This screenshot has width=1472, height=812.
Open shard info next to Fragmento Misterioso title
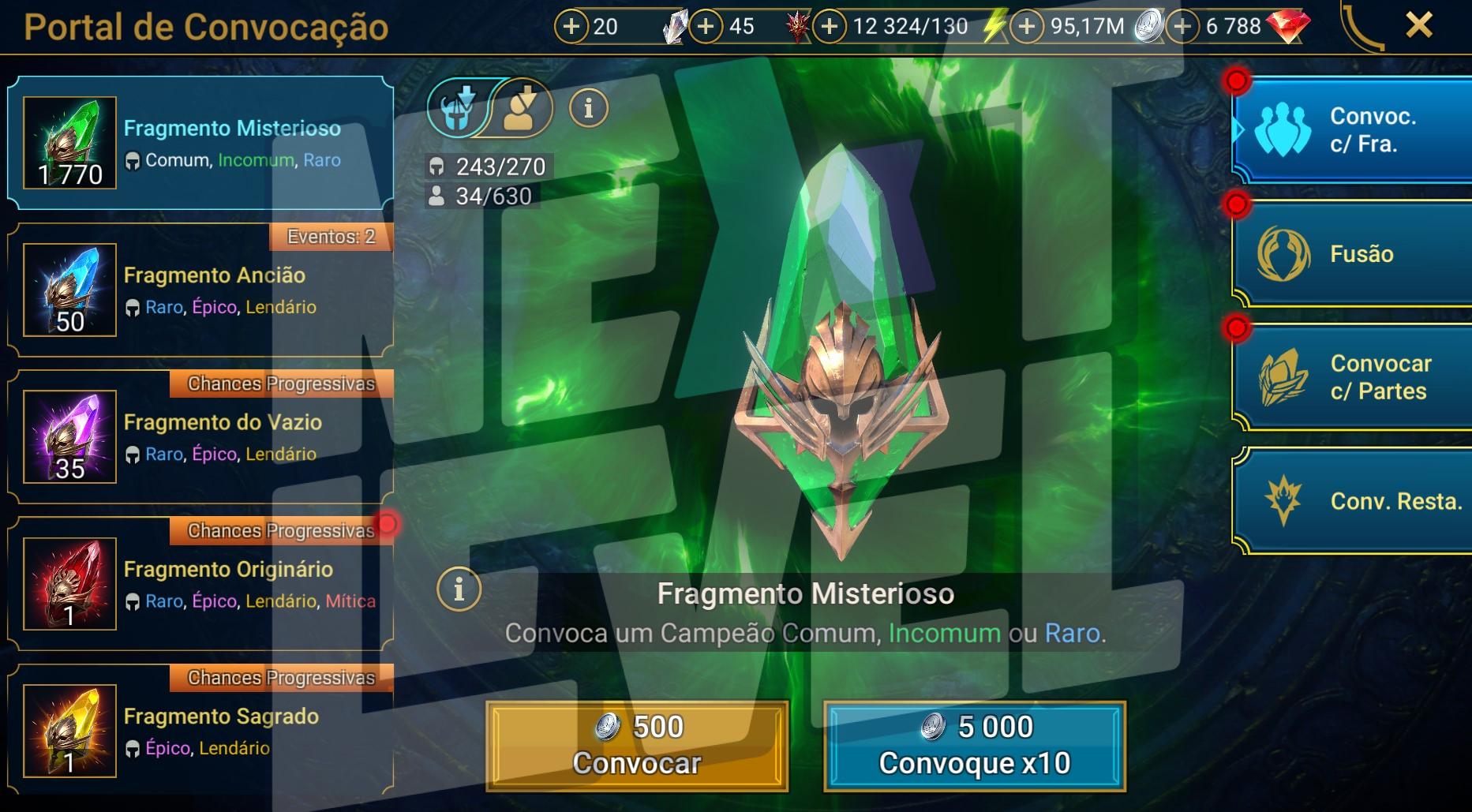[459, 589]
